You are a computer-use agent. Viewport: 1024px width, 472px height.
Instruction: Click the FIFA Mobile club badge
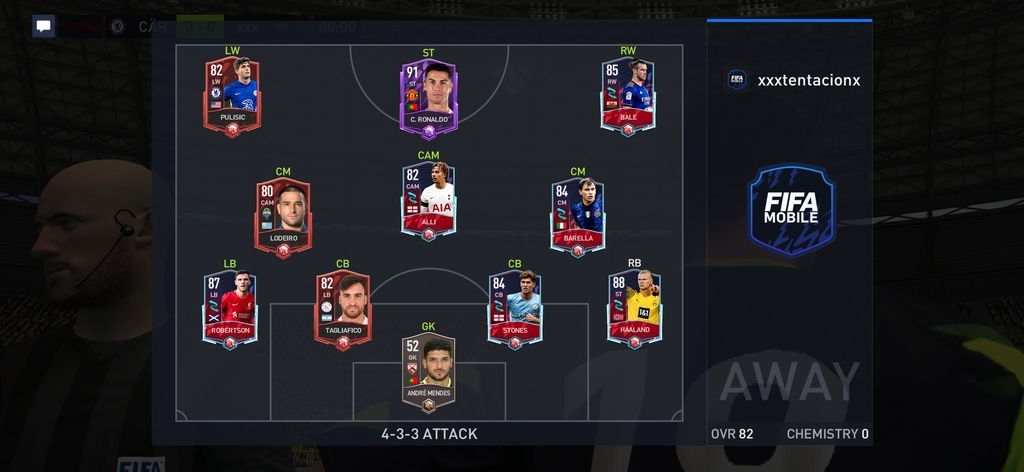click(791, 209)
